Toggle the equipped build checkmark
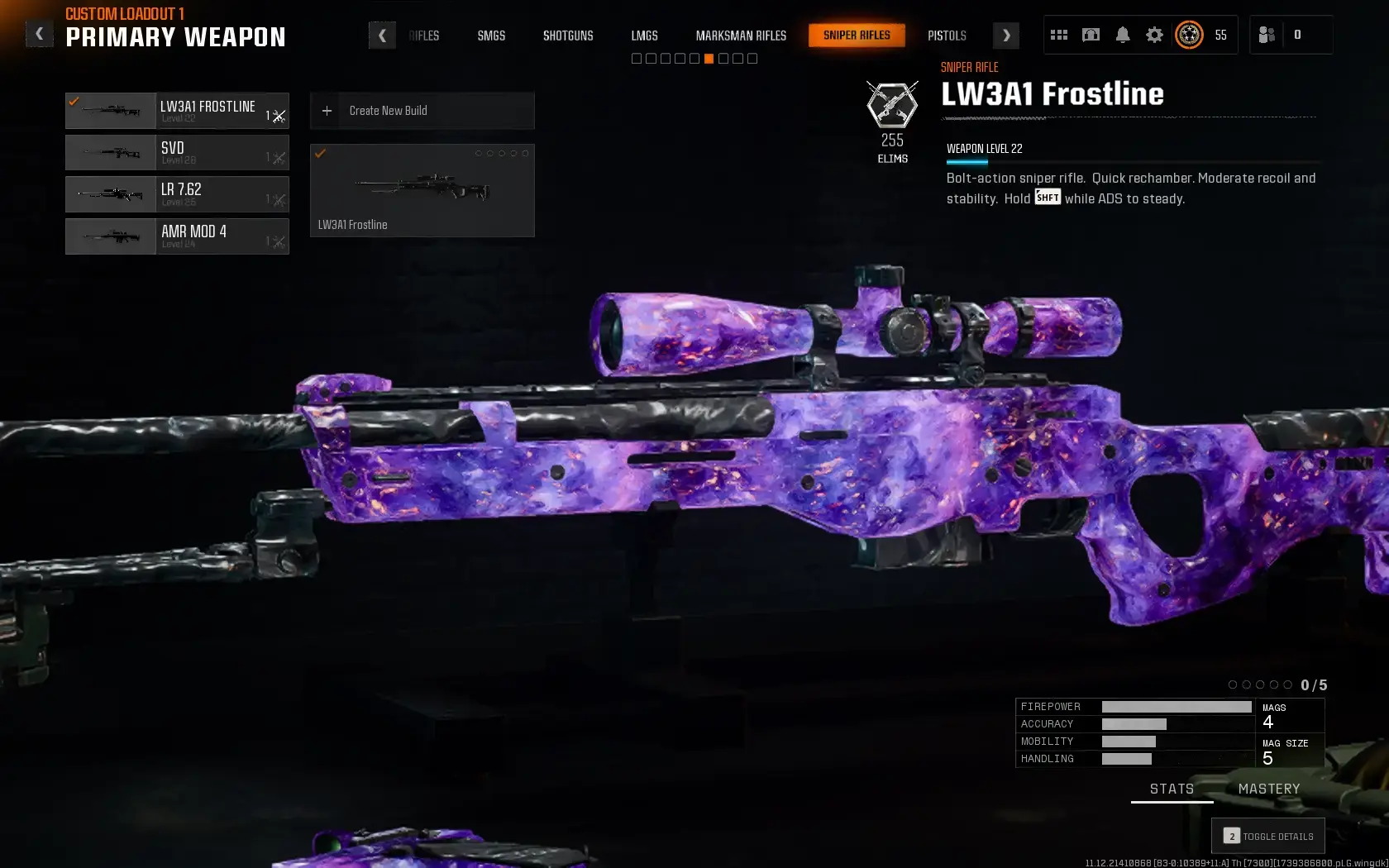The height and width of the screenshot is (868, 1389). pyautogui.click(x=321, y=153)
